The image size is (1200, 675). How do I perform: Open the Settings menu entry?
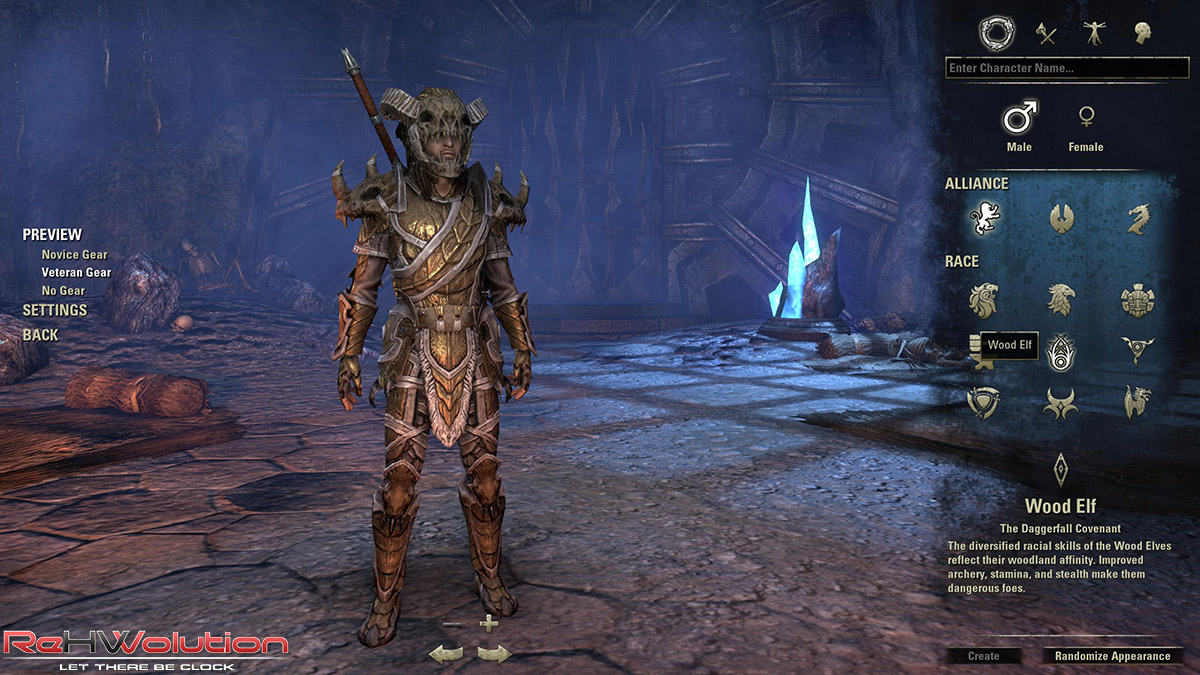coord(55,310)
